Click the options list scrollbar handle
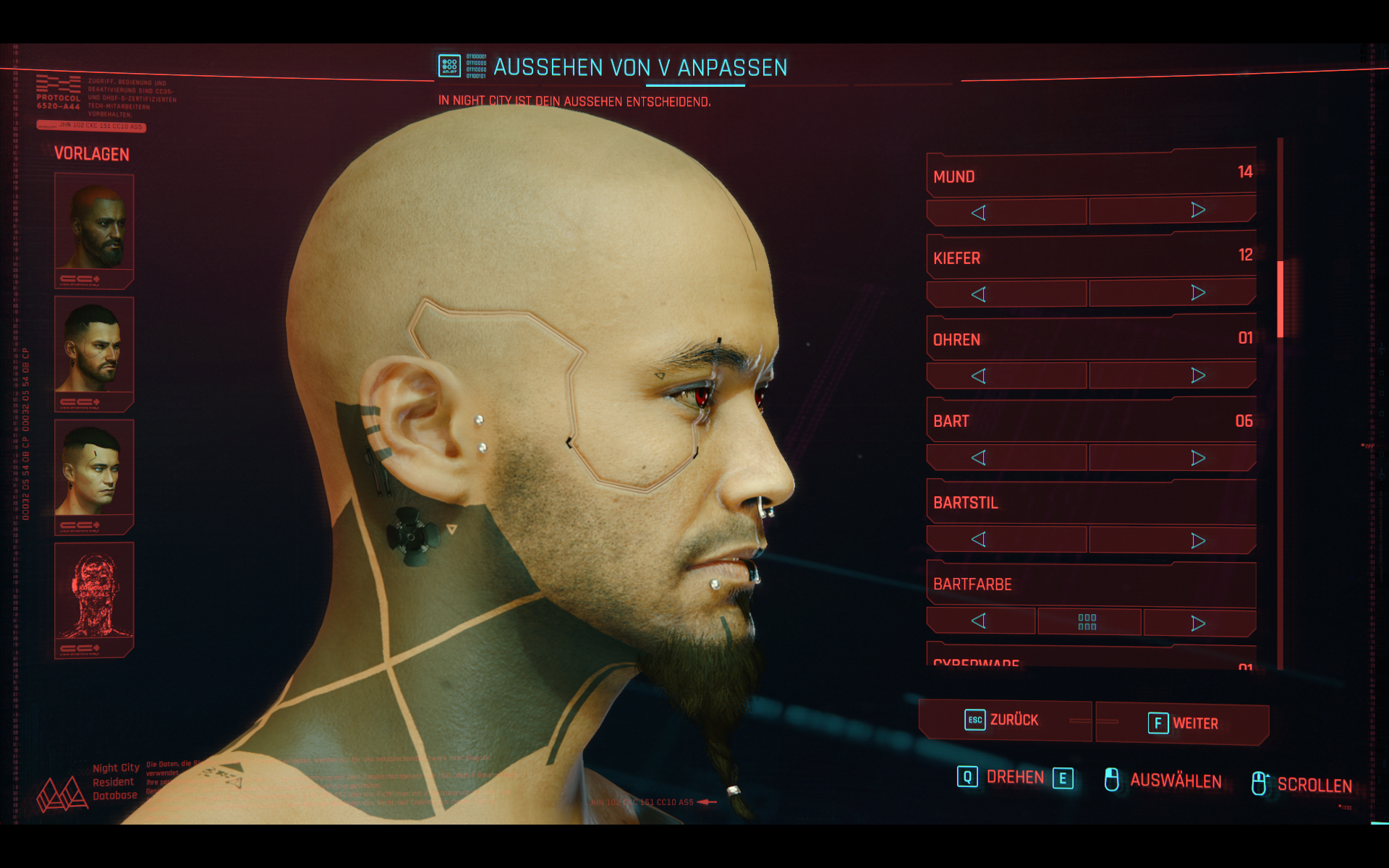Screen dimensions: 1389x868 pyautogui.click(x=1280, y=299)
